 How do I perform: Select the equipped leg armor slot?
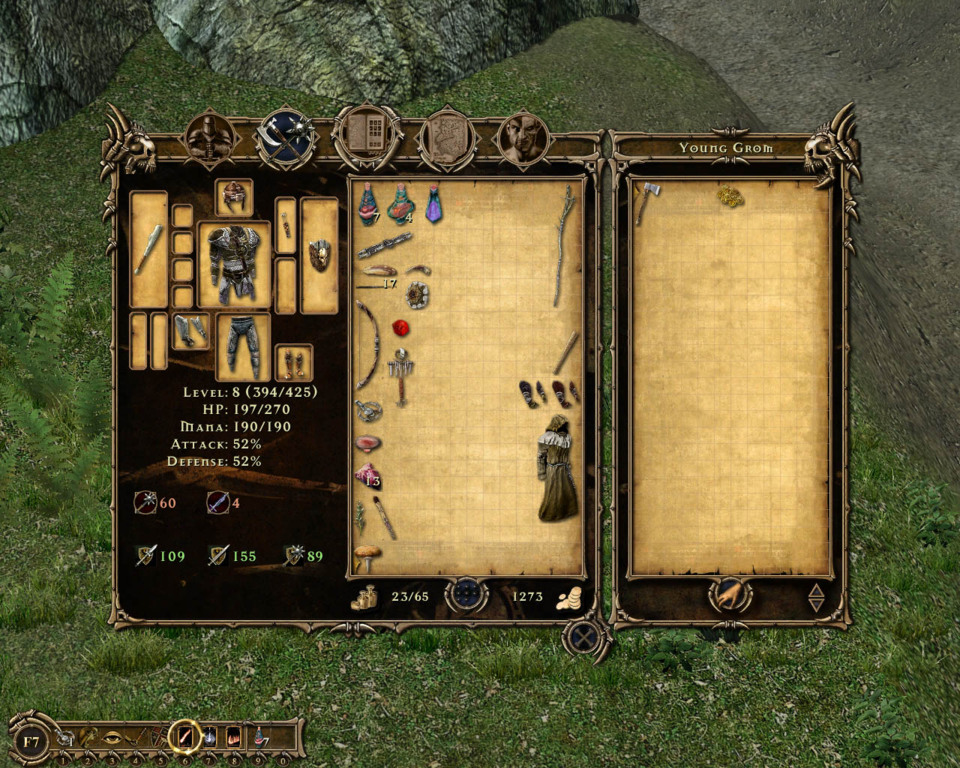[x=243, y=345]
